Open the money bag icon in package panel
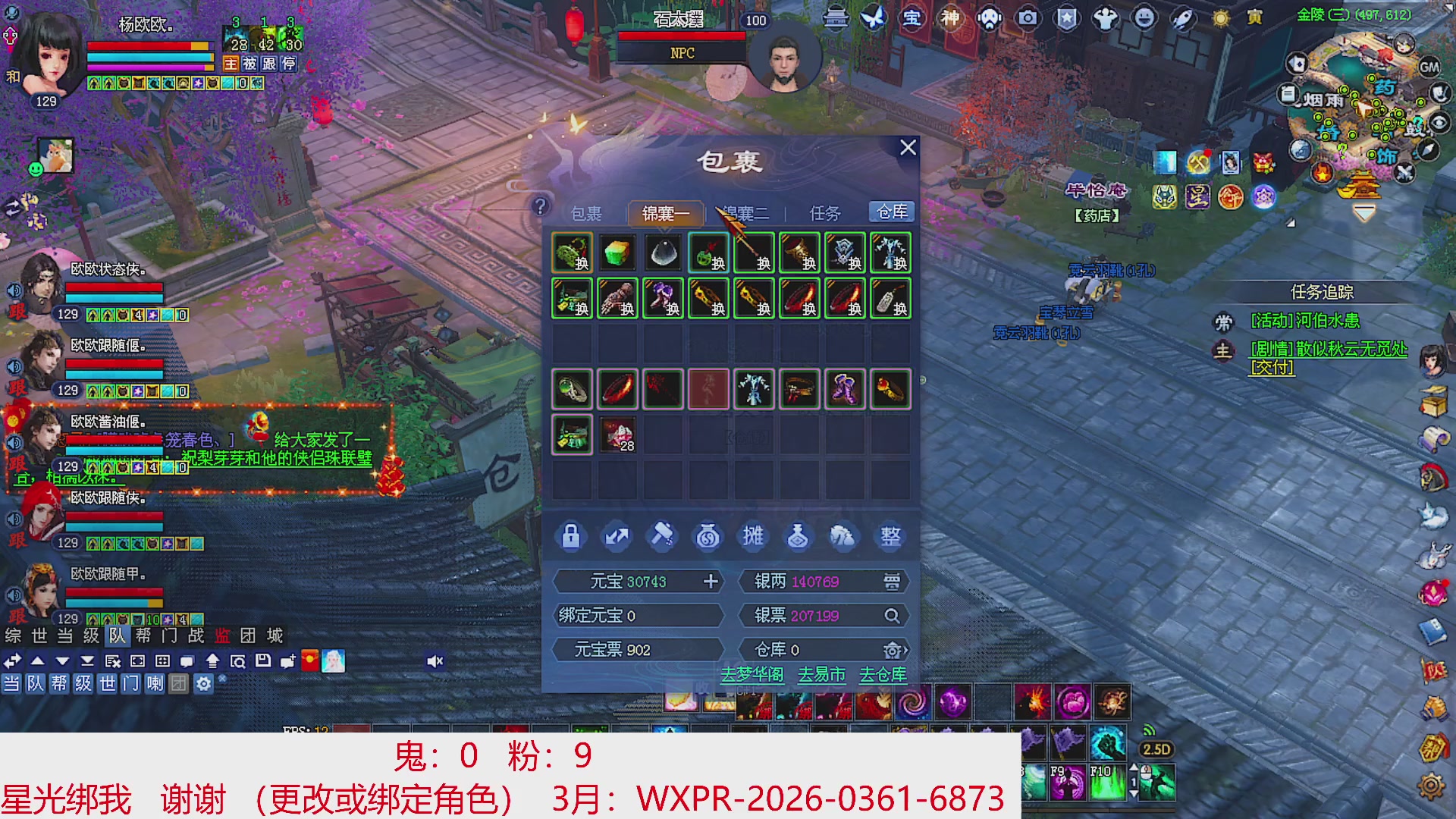 coord(708,536)
